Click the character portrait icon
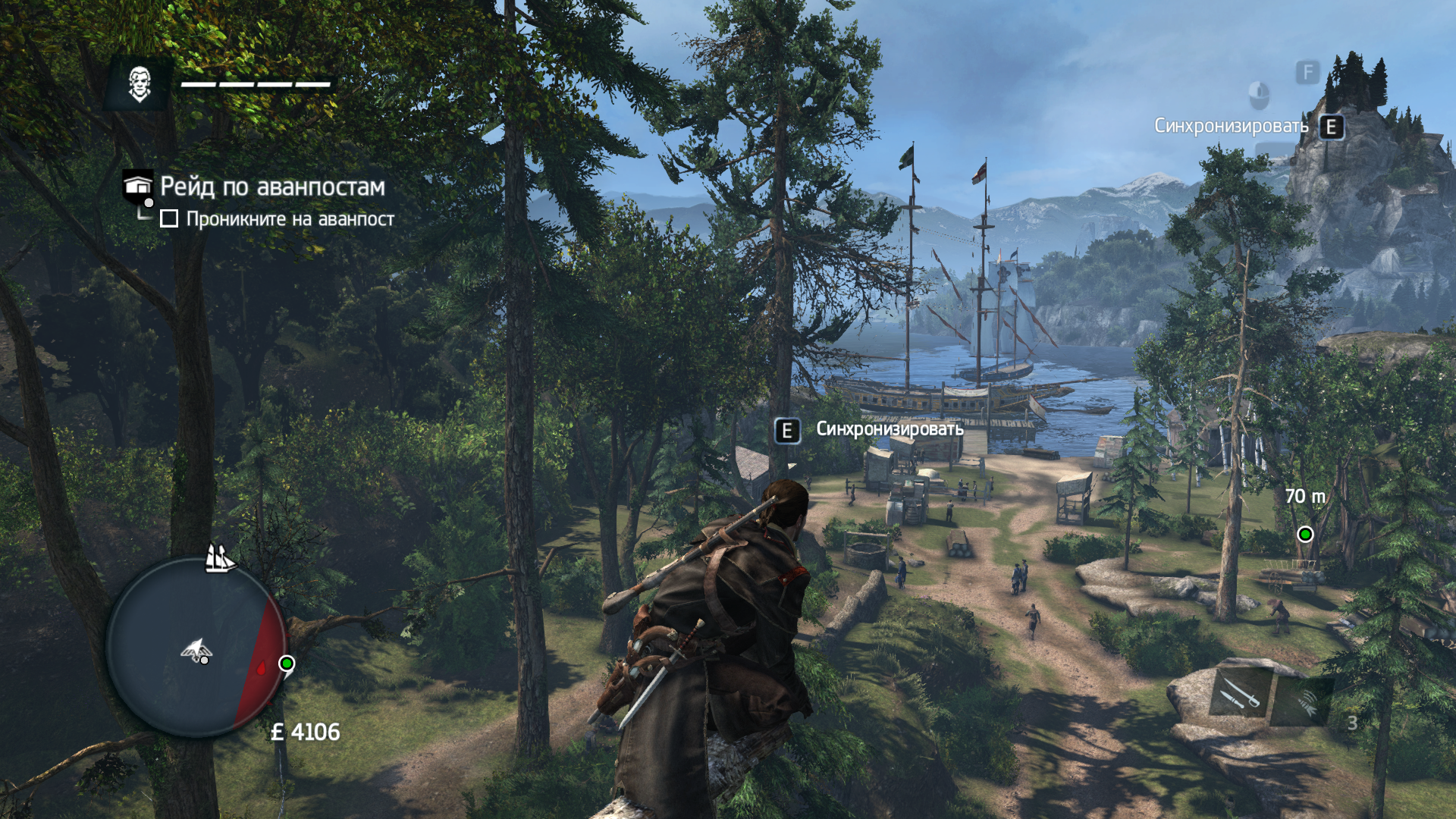The width and height of the screenshot is (1456, 819). tap(140, 84)
